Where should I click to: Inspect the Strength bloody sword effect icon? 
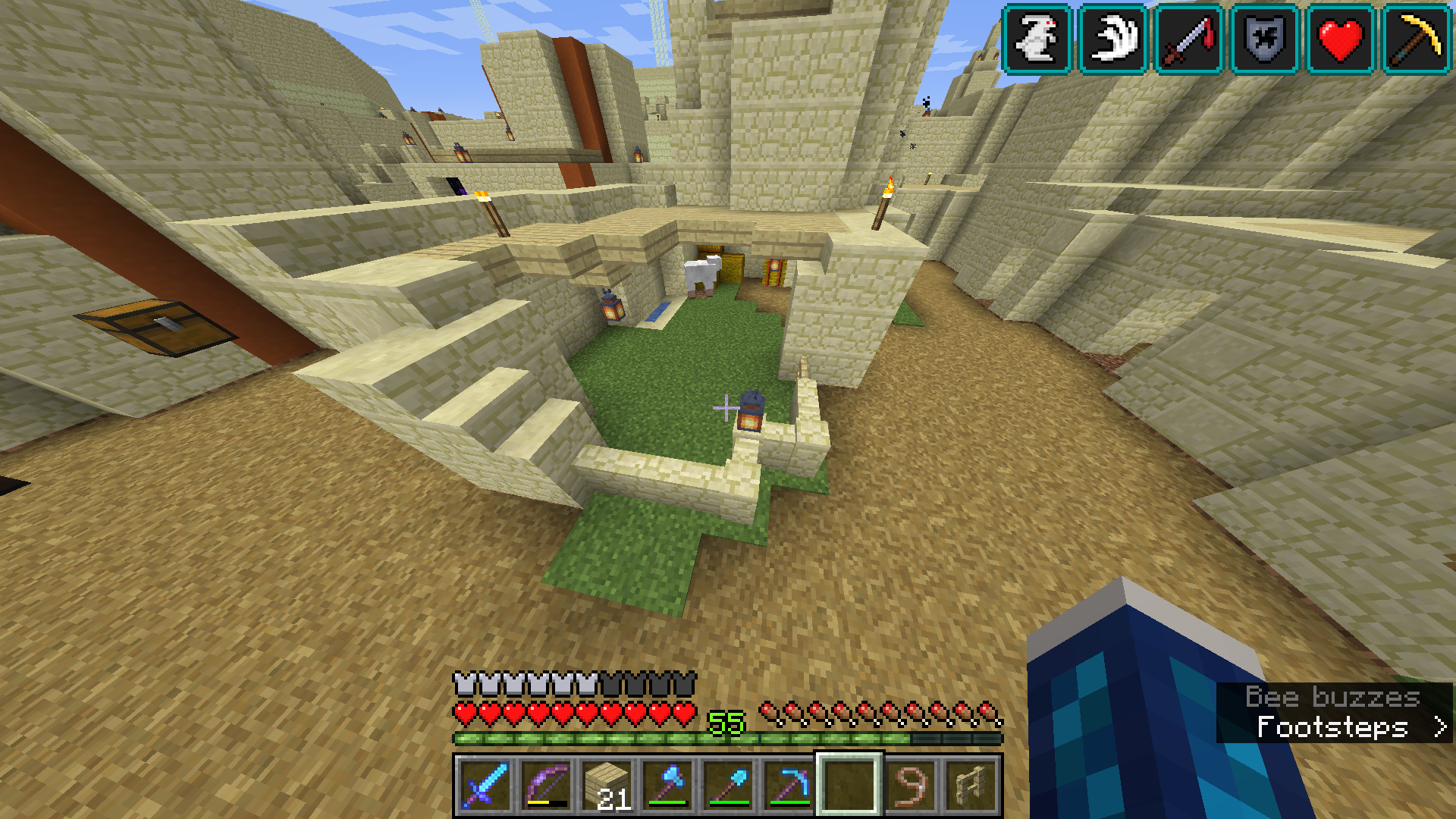1188,39
